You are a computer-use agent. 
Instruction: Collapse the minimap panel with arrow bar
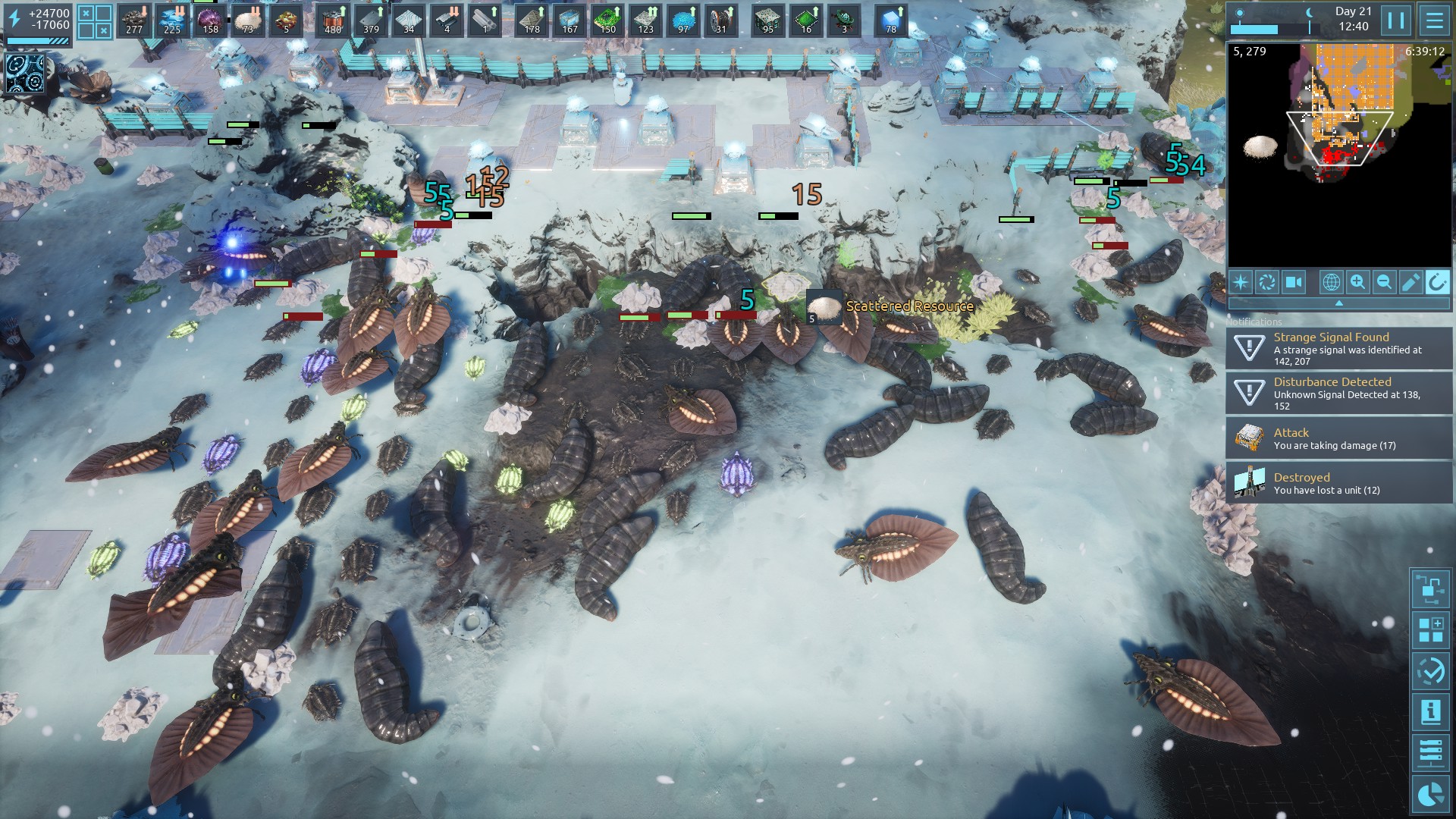(1339, 303)
